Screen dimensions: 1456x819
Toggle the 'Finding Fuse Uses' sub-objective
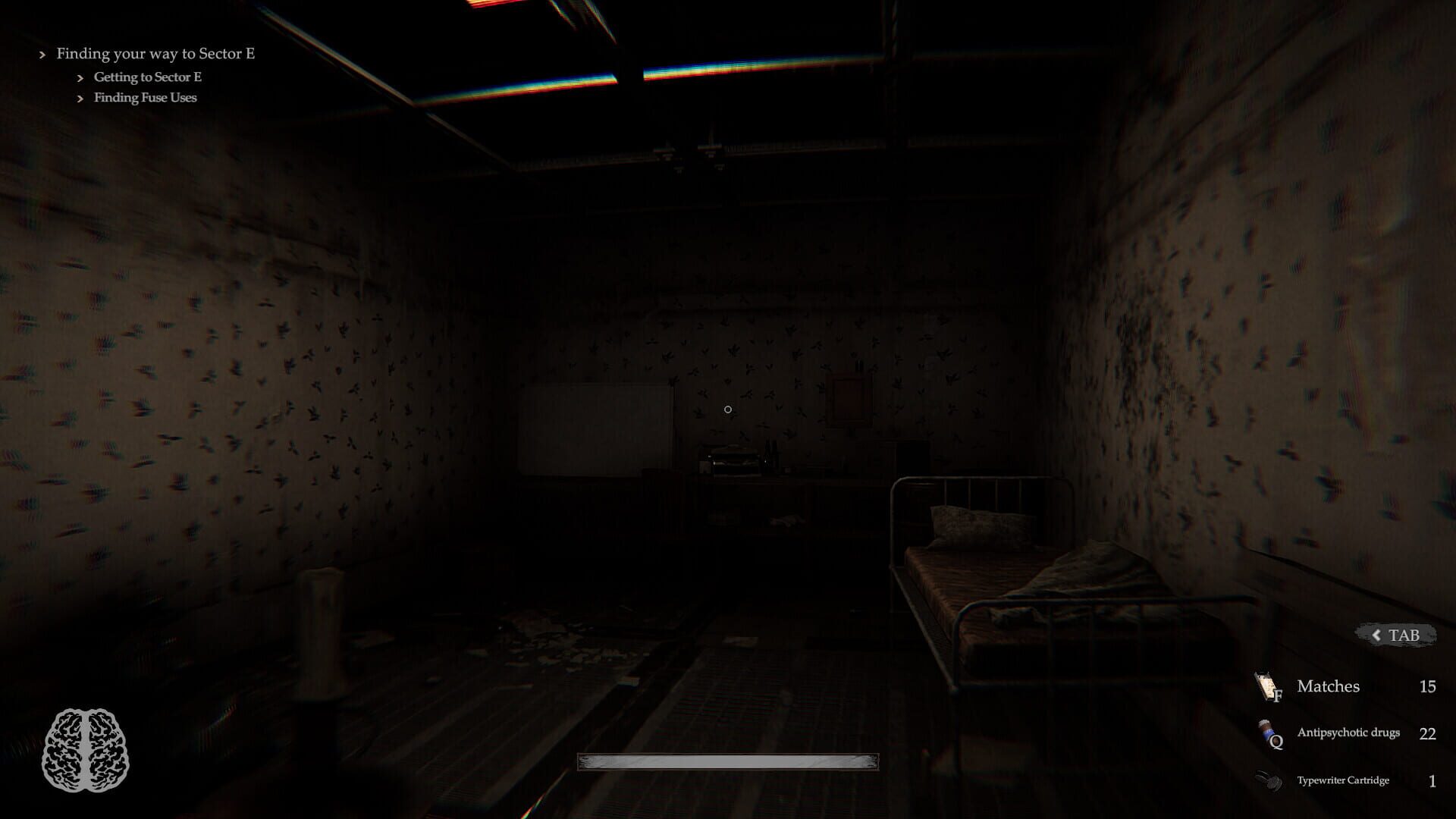point(145,98)
